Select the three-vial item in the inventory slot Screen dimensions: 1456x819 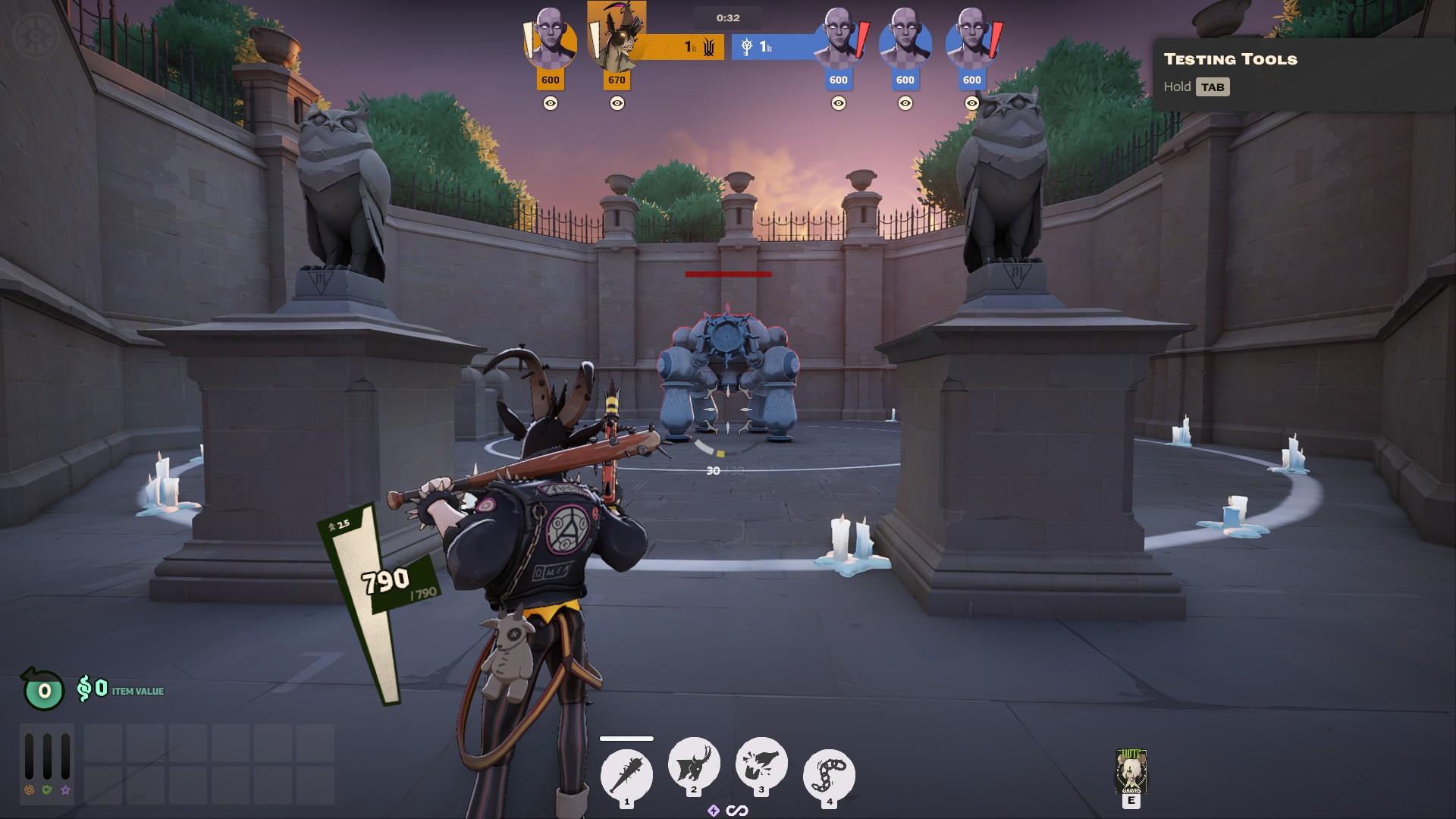(48, 762)
